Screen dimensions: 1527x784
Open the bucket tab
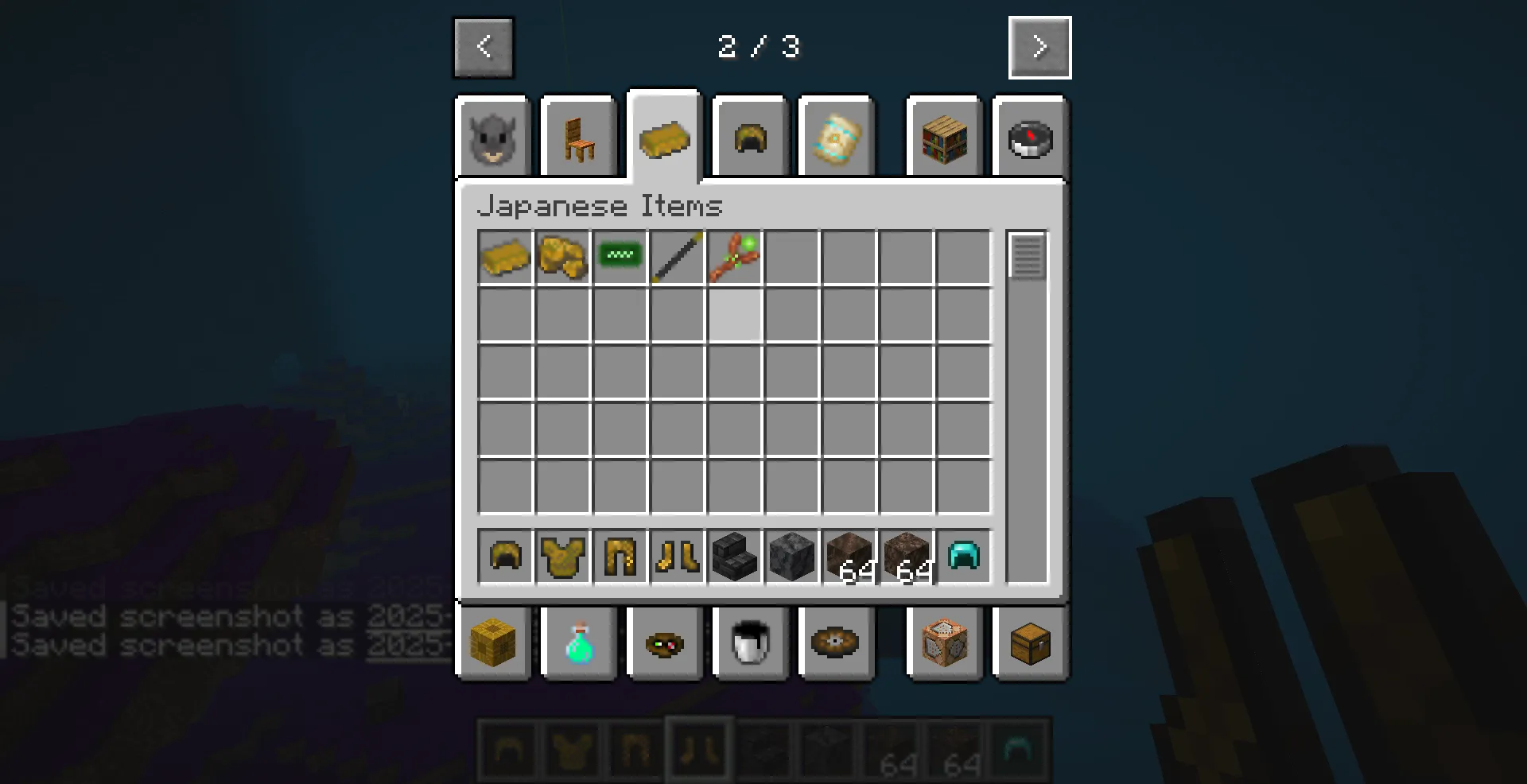[x=748, y=644]
